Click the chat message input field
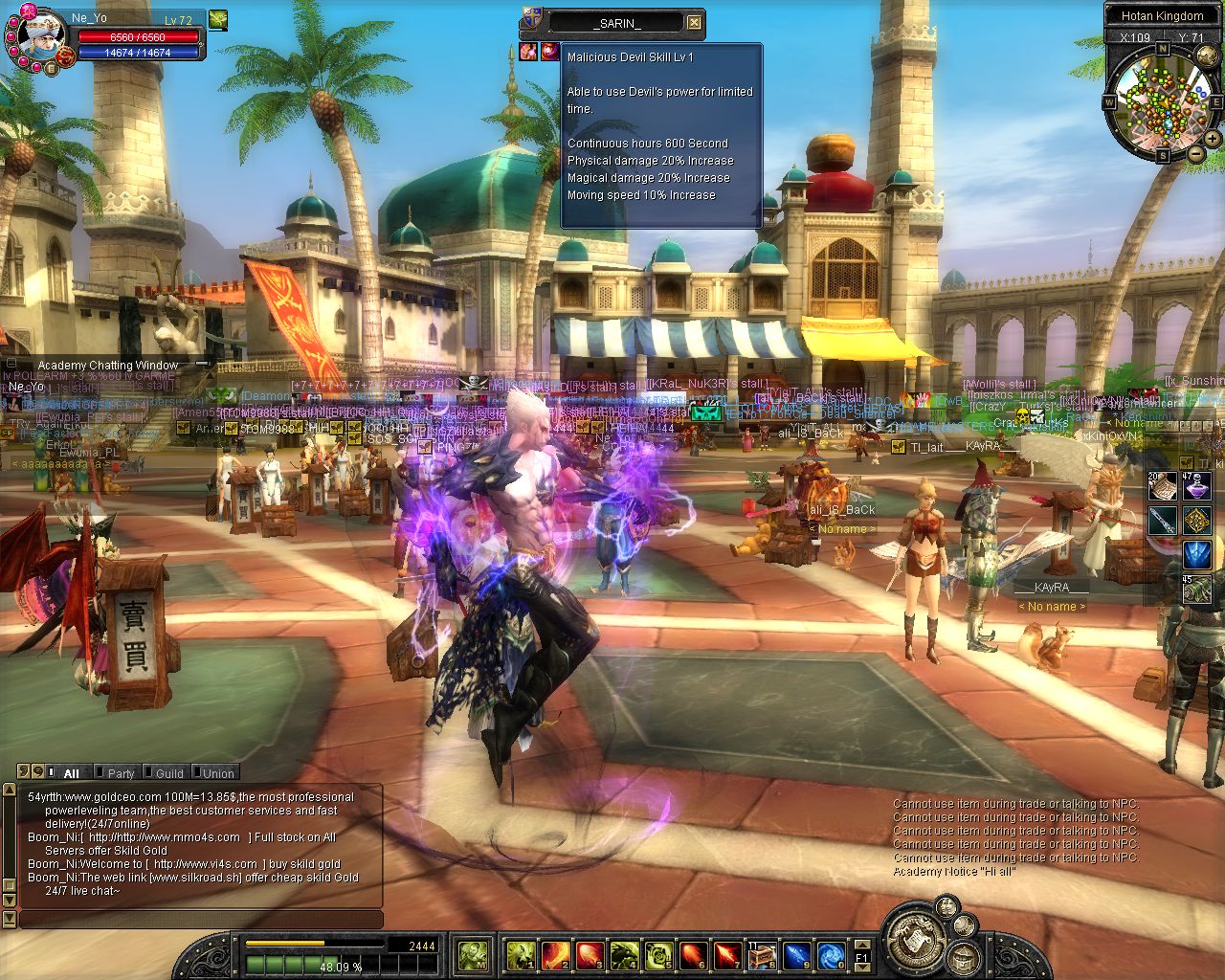The image size is (1225, 980). click(201, 920)
